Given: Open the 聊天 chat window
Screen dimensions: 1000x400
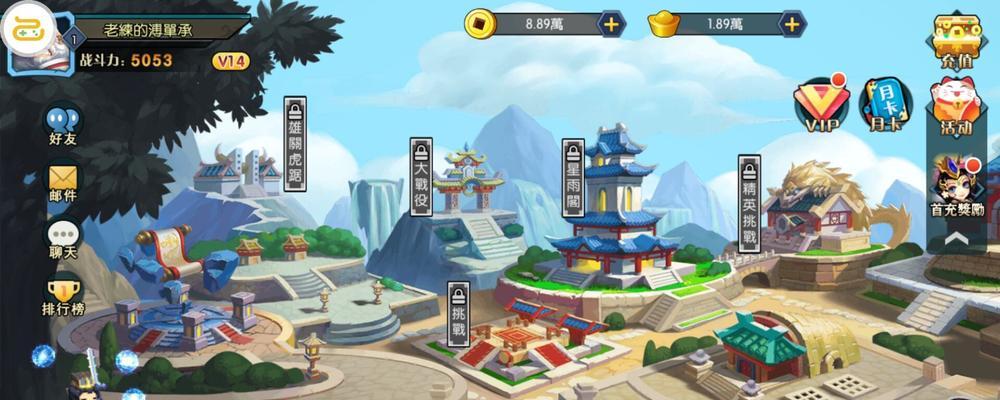Looking at the screenshot, I should (63, 238).
